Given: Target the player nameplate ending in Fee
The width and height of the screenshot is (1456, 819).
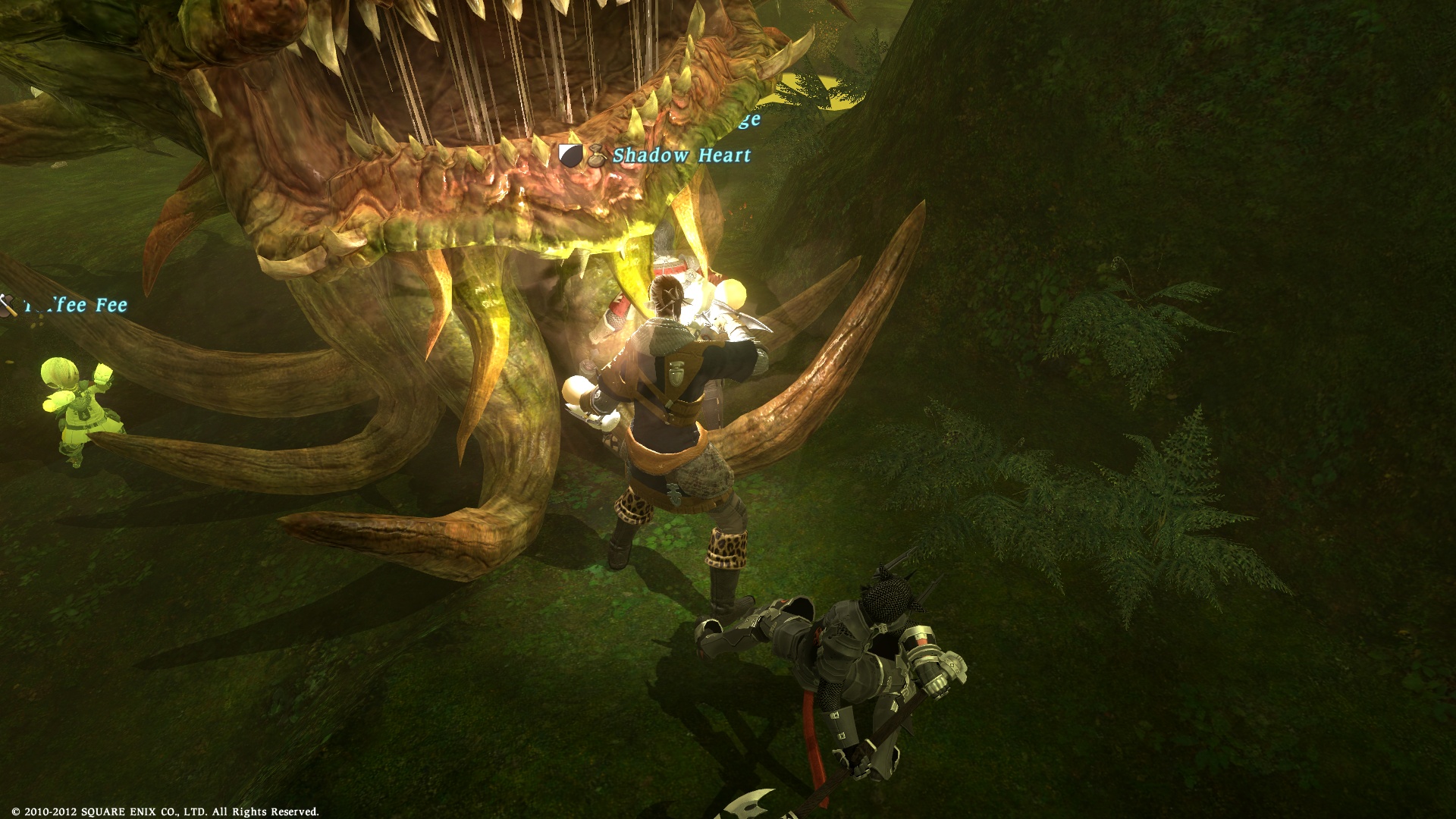Looking at the screenshot, I should (74, 306).
